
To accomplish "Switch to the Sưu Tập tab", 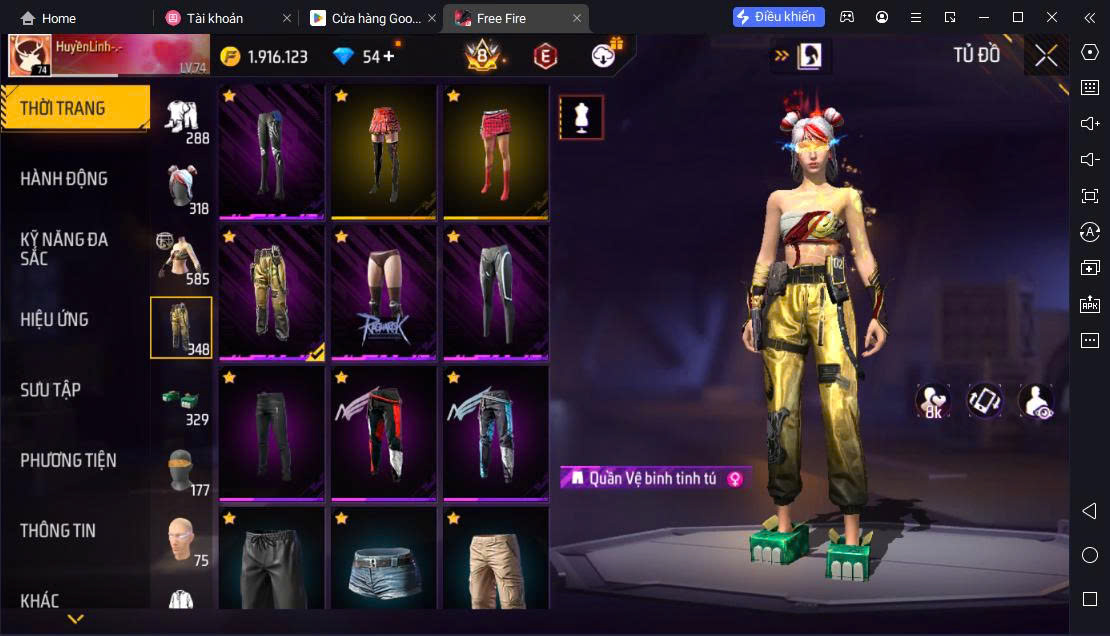I will click(51, 390).
